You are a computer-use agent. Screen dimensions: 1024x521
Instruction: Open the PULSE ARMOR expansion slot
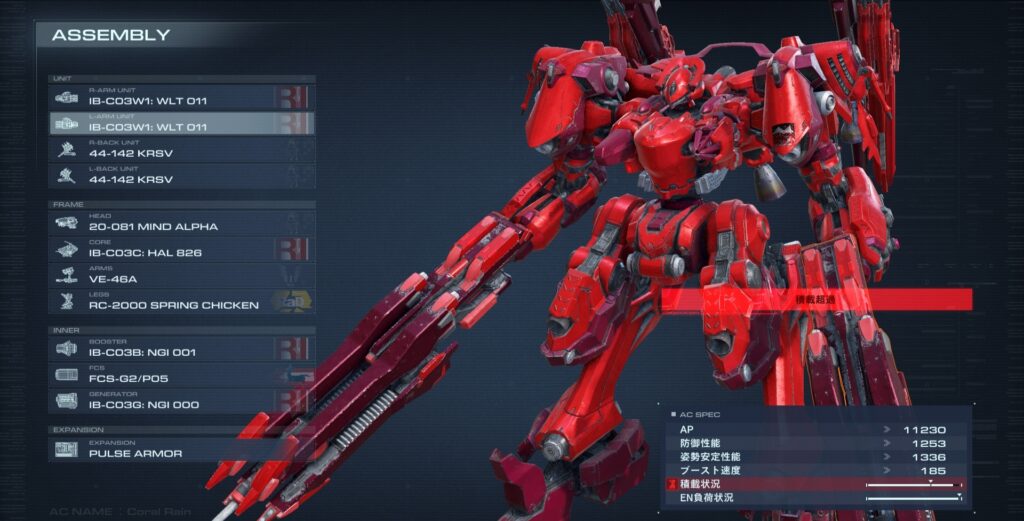pos(182,449)
